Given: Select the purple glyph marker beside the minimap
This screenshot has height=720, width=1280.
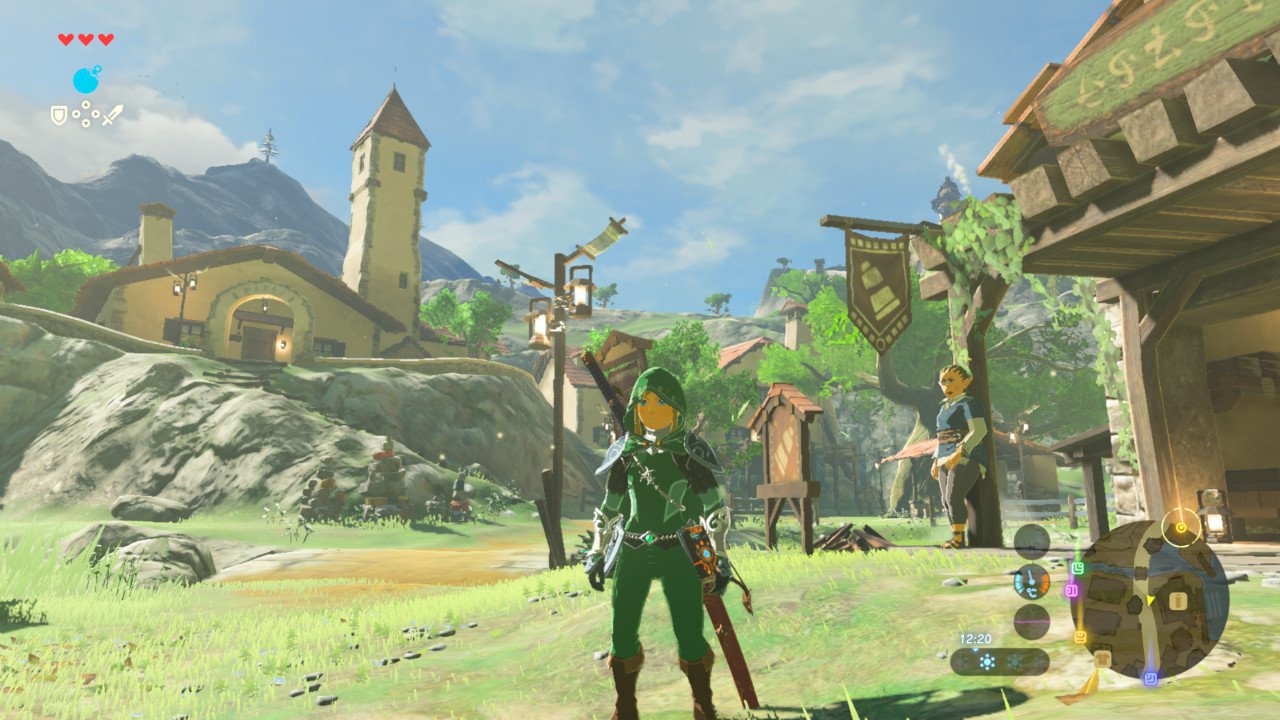Looking at the screenshot, I should click(x=1072, y=590).
